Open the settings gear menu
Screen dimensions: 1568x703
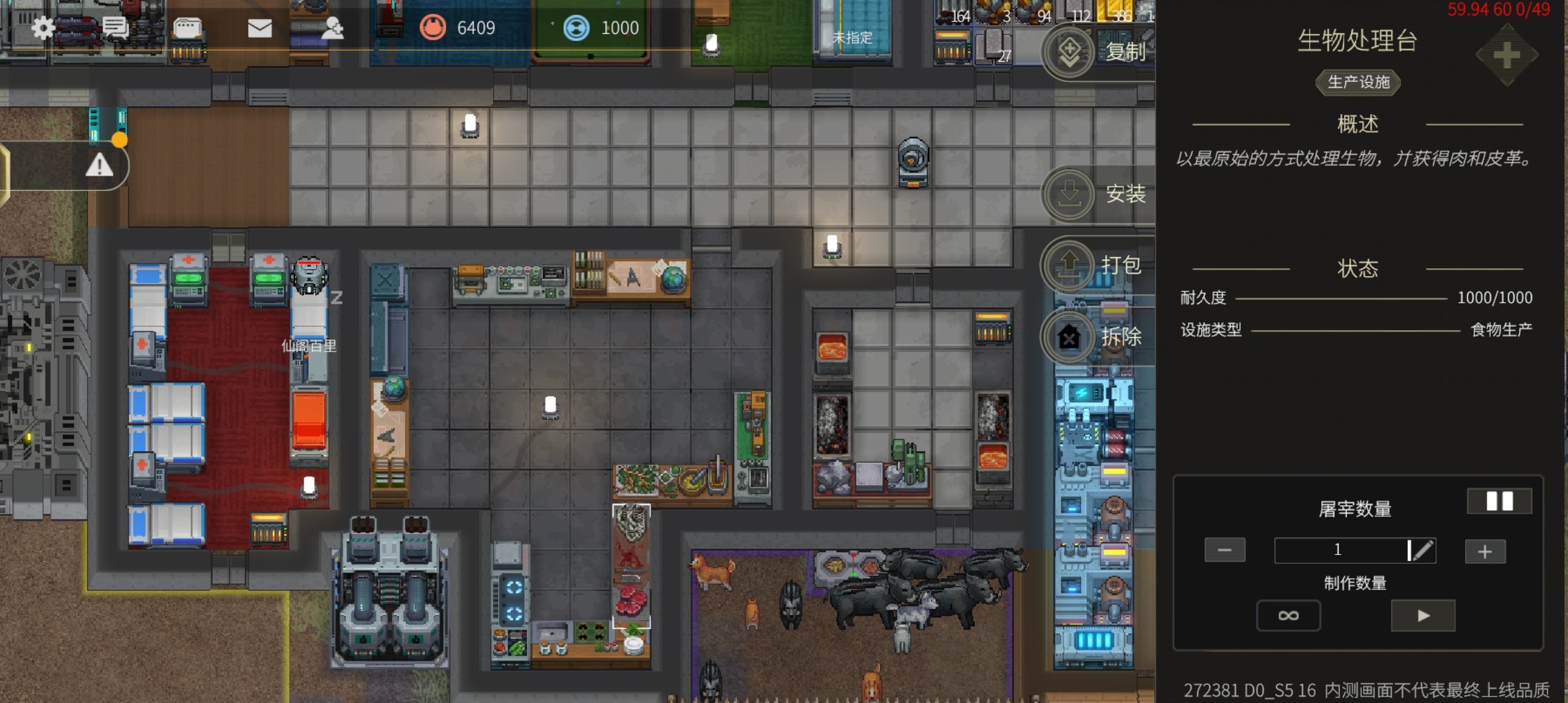pos(43,28)
